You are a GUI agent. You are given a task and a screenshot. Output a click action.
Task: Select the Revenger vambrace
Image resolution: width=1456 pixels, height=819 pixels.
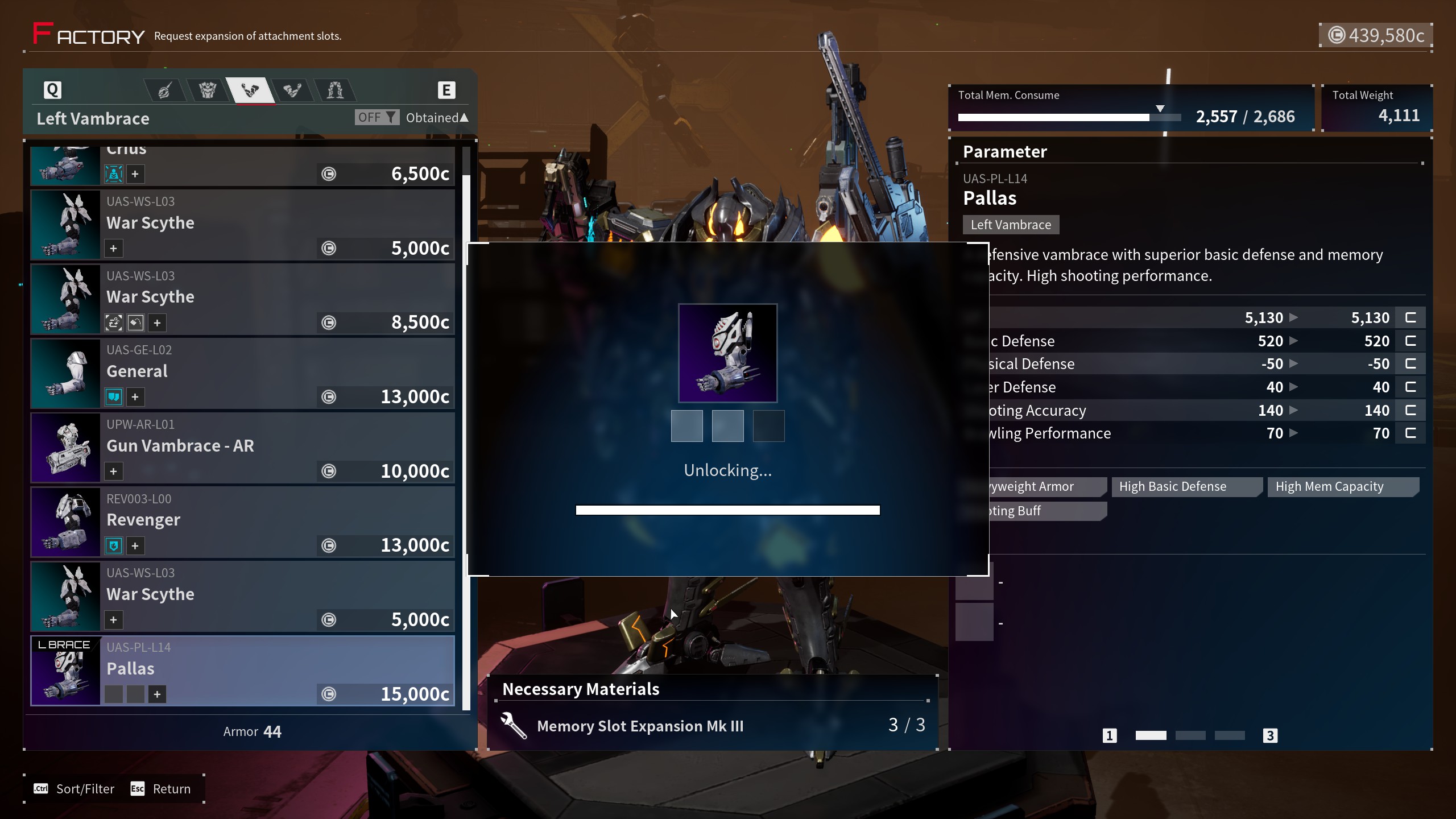tap(243, 522)
